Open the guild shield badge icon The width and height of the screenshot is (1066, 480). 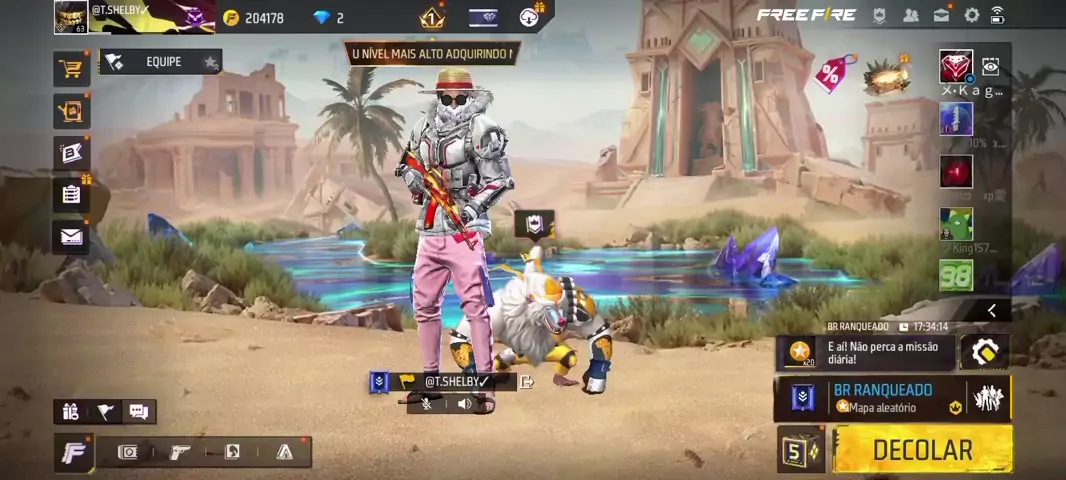[x=880, y=15]
